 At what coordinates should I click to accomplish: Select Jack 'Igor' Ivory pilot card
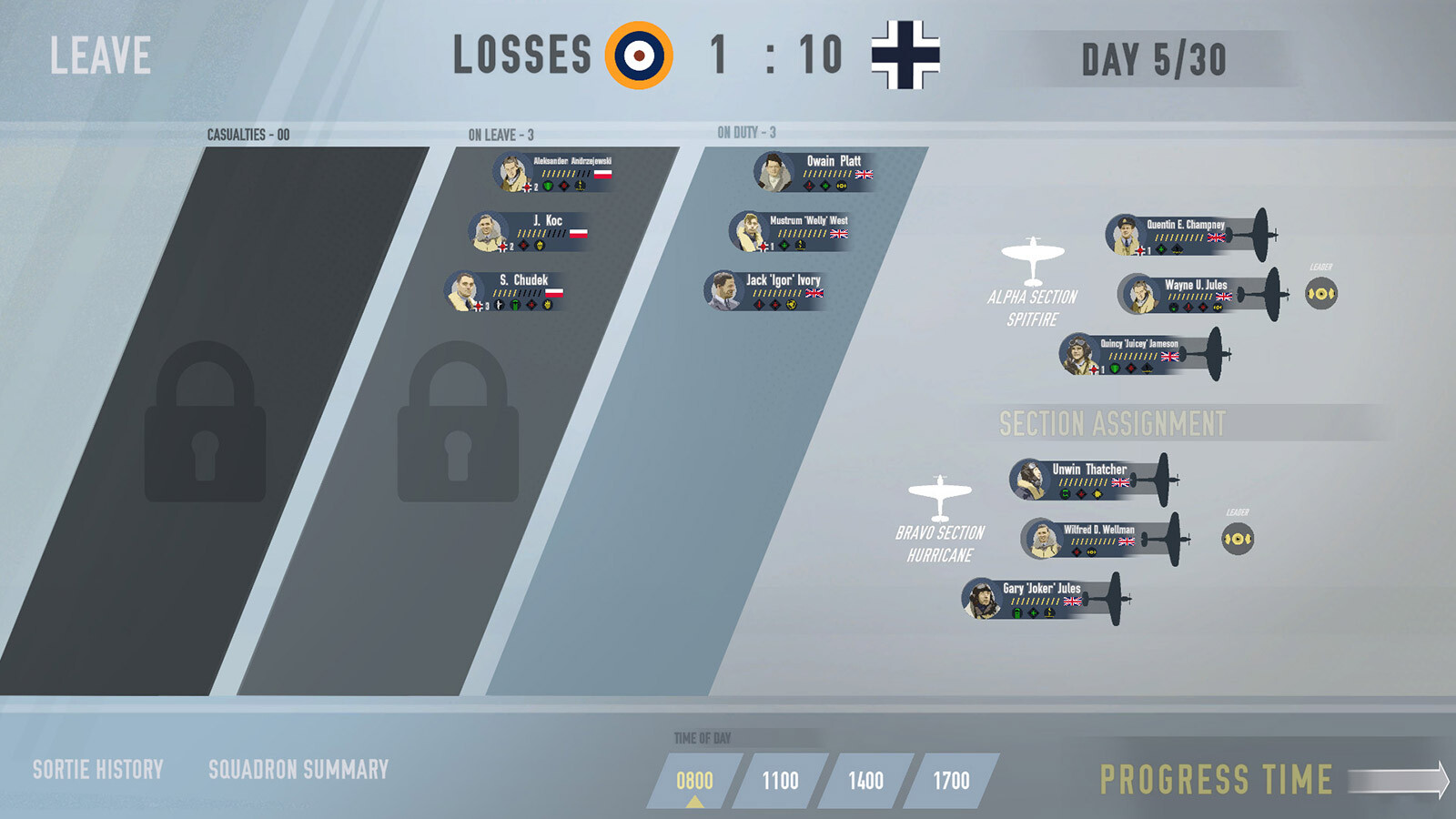pyautogui.click(x=765, y=291)
